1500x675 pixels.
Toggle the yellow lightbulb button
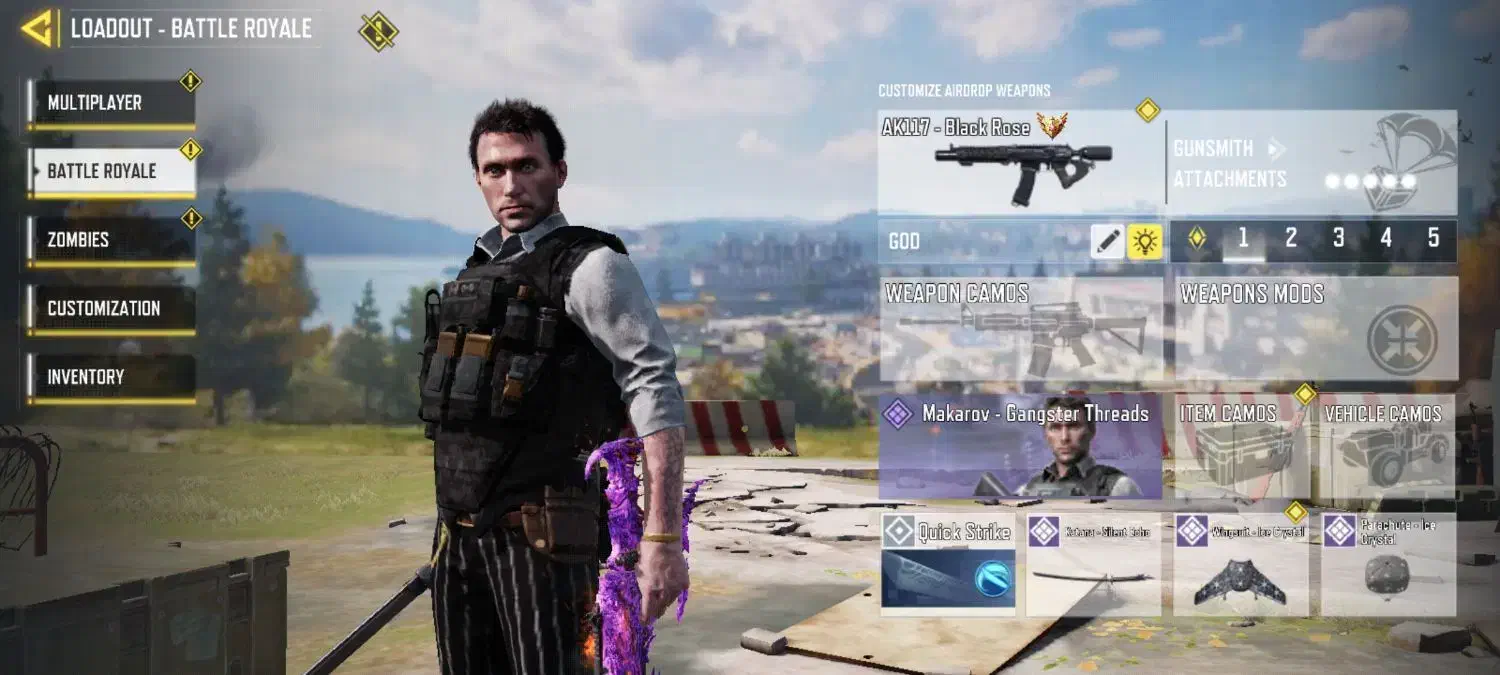pos(1145,241)
